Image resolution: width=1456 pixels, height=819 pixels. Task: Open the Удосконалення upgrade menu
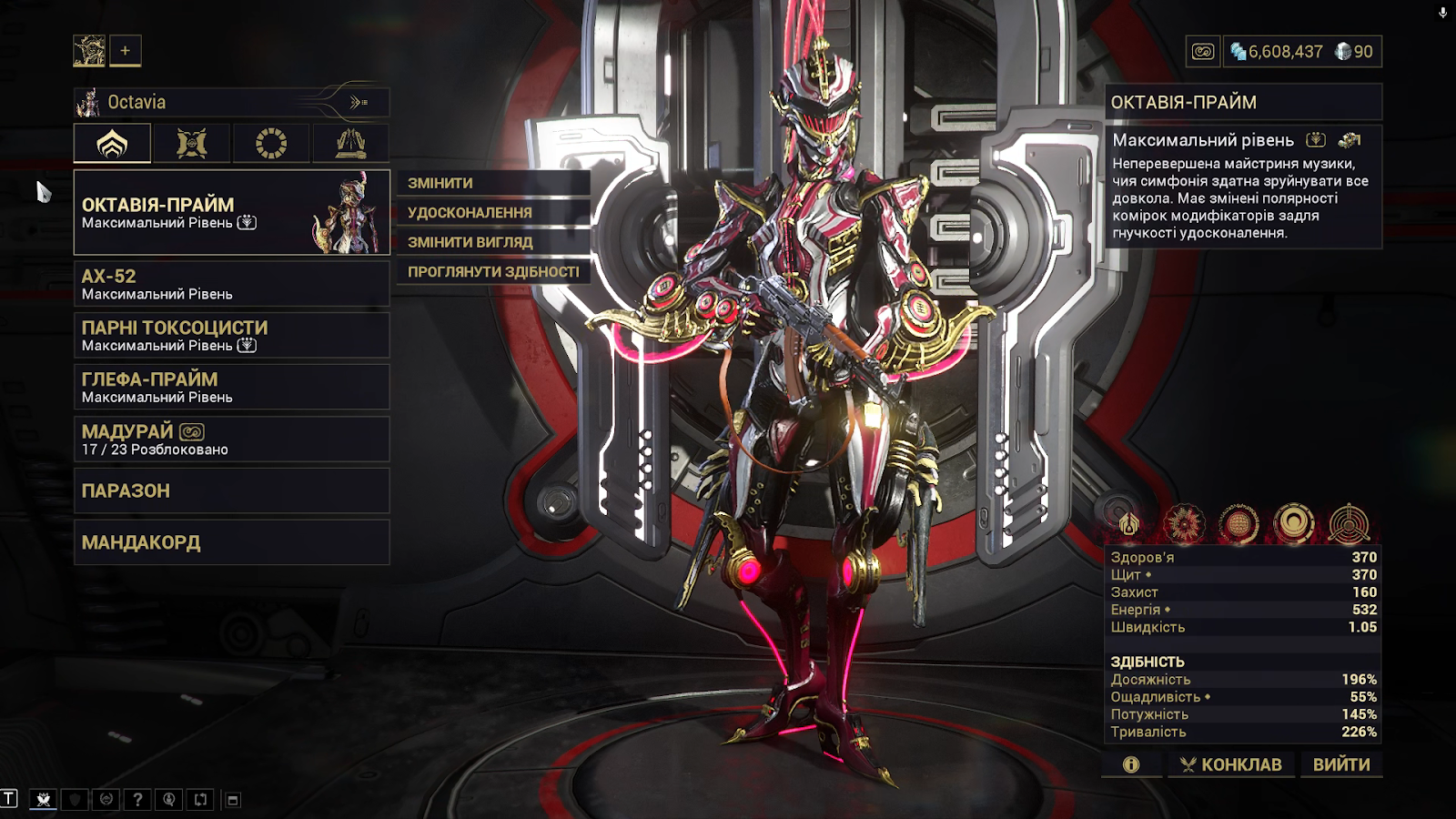coord(492,212)
